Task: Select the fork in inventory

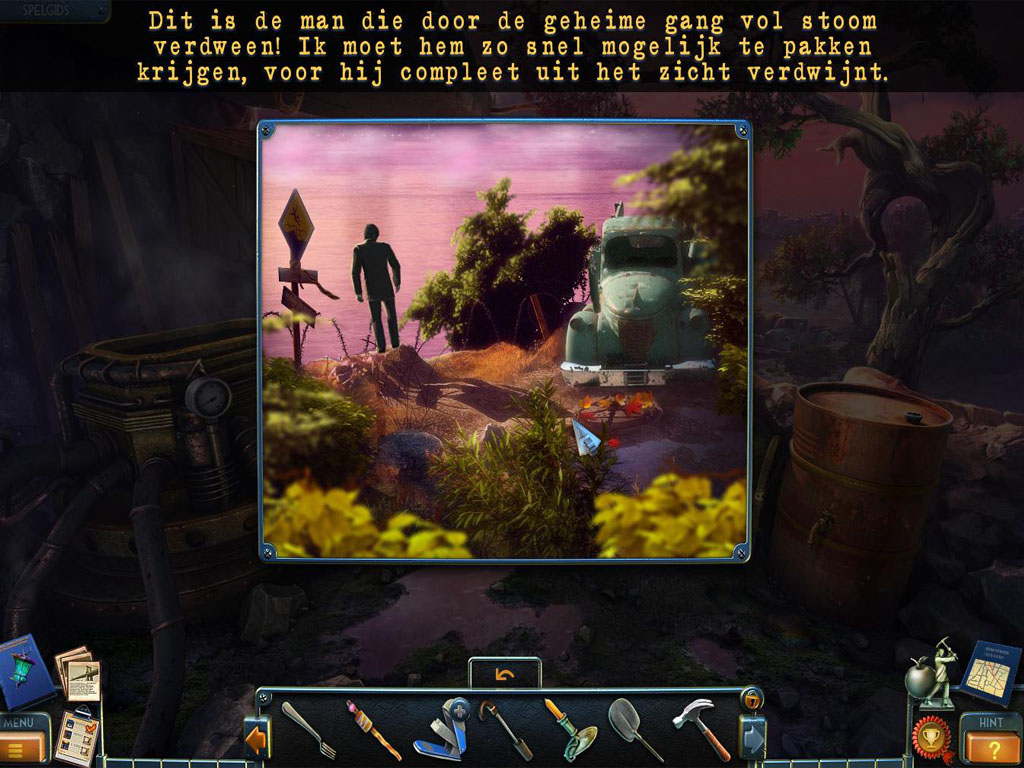Action: coord(307,729)
